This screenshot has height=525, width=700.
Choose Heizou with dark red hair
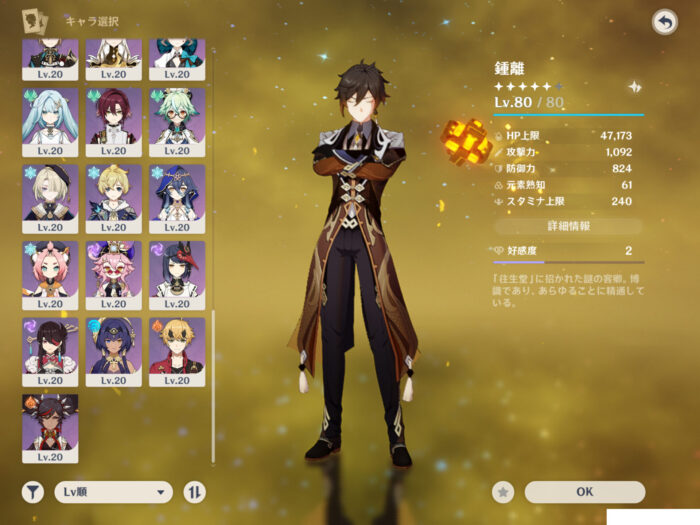click(x=113, y=120)
